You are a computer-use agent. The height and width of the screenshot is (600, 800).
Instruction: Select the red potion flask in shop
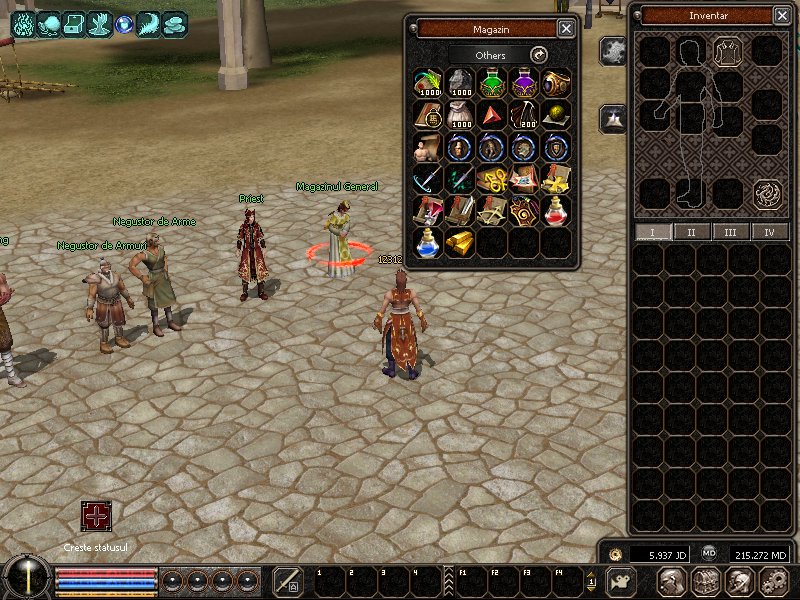tap(556, 211)
